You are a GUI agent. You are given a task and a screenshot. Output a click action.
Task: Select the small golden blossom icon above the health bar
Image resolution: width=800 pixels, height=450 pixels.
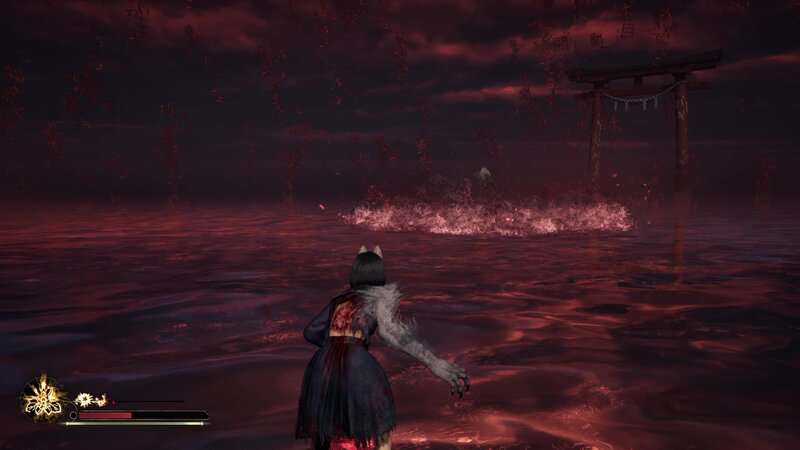[85, 399]
